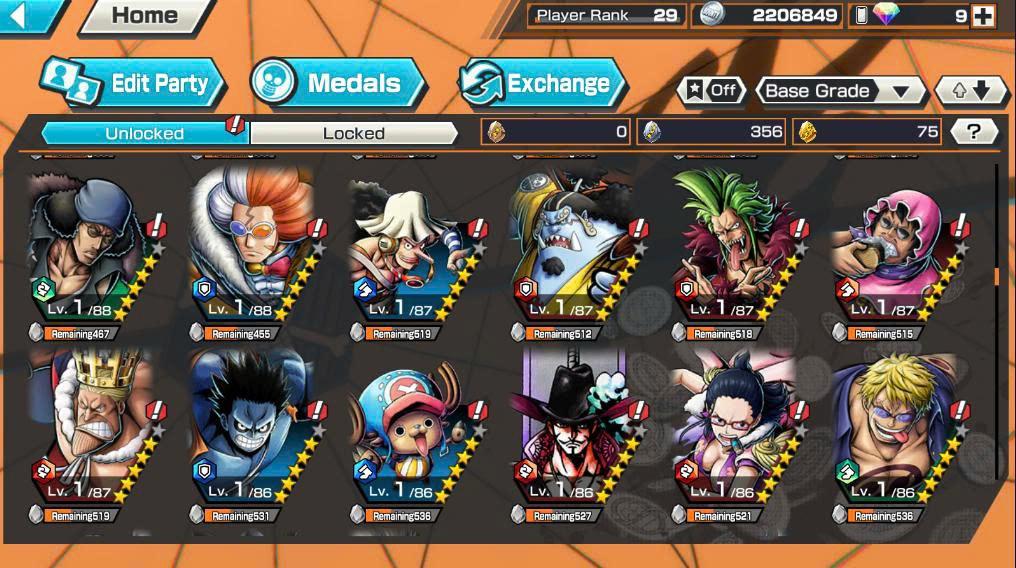Viewport: 1016px width, 568px height.
Task: Open the Medals screen
Action: (338, 83)
